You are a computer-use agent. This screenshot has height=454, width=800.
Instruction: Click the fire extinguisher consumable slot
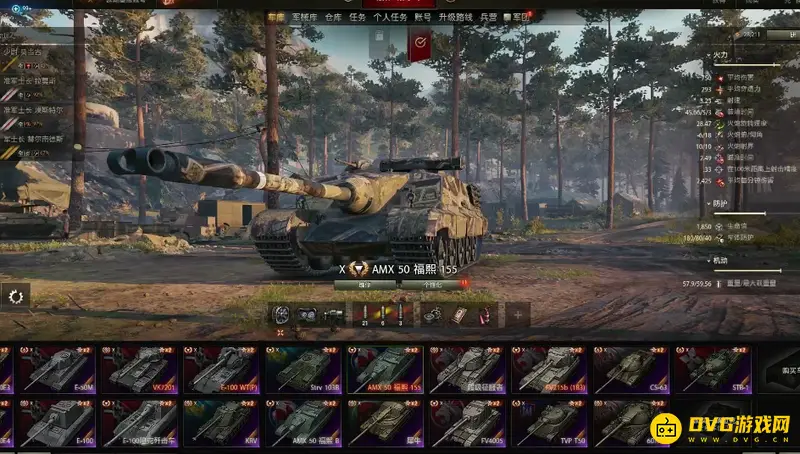coord(482,315)
